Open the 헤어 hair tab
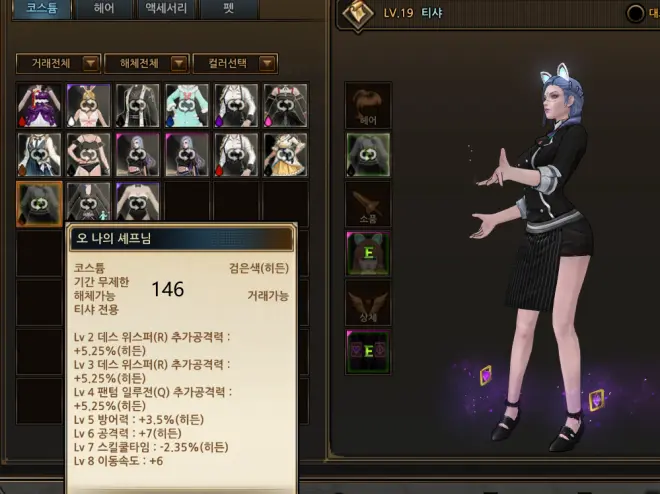The image size is (660, 494). click(x=103, y=9)
